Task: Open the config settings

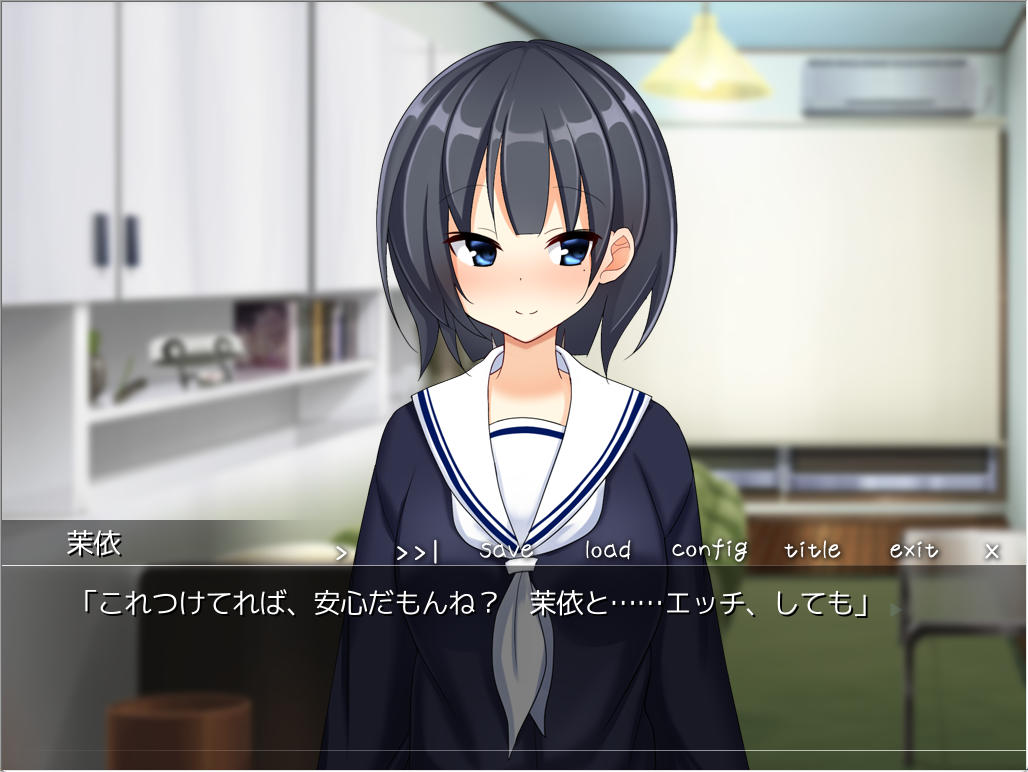Action: (x=709, y=550)
